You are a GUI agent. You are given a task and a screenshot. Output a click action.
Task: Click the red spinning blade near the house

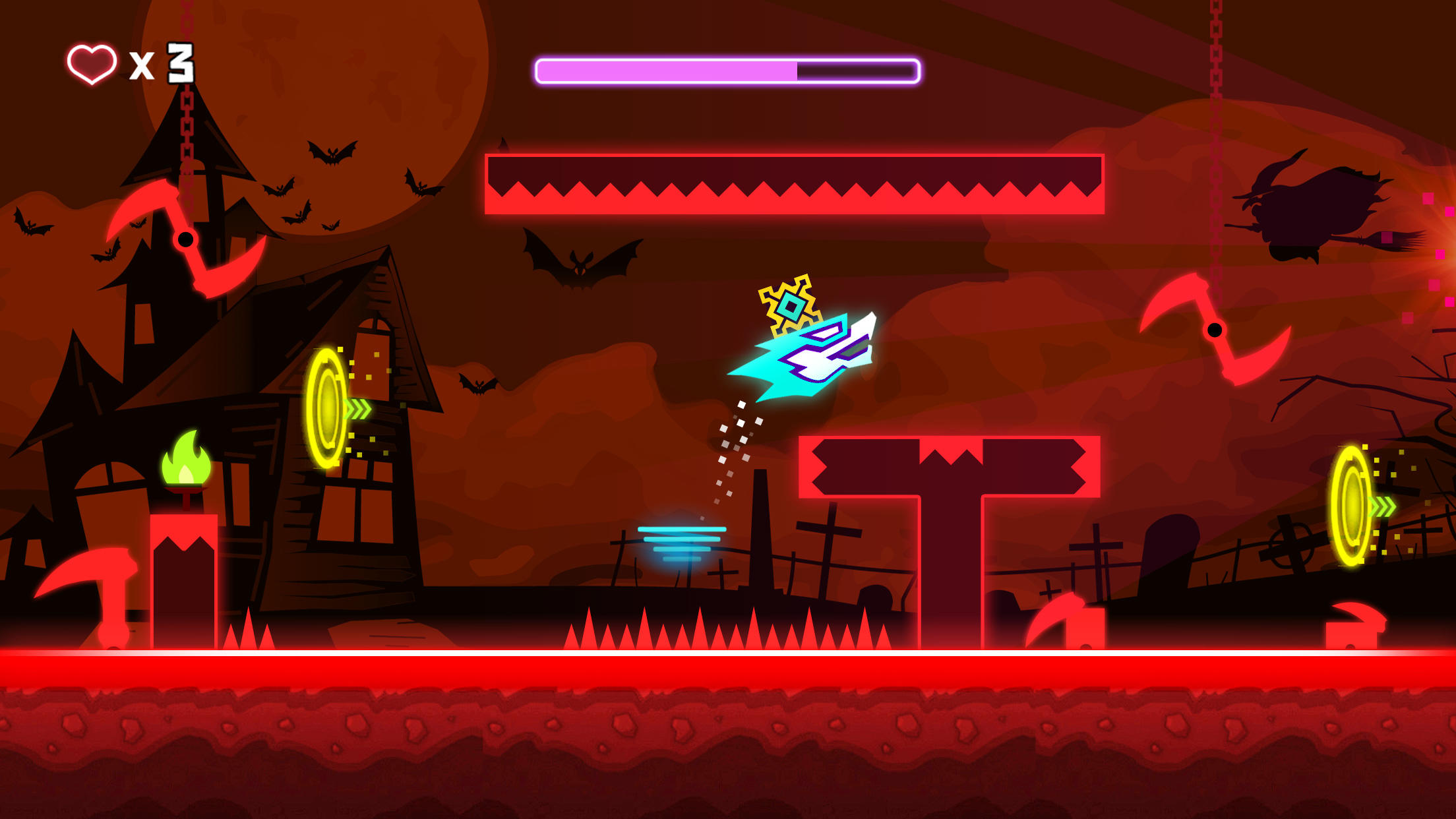point(185,237)
